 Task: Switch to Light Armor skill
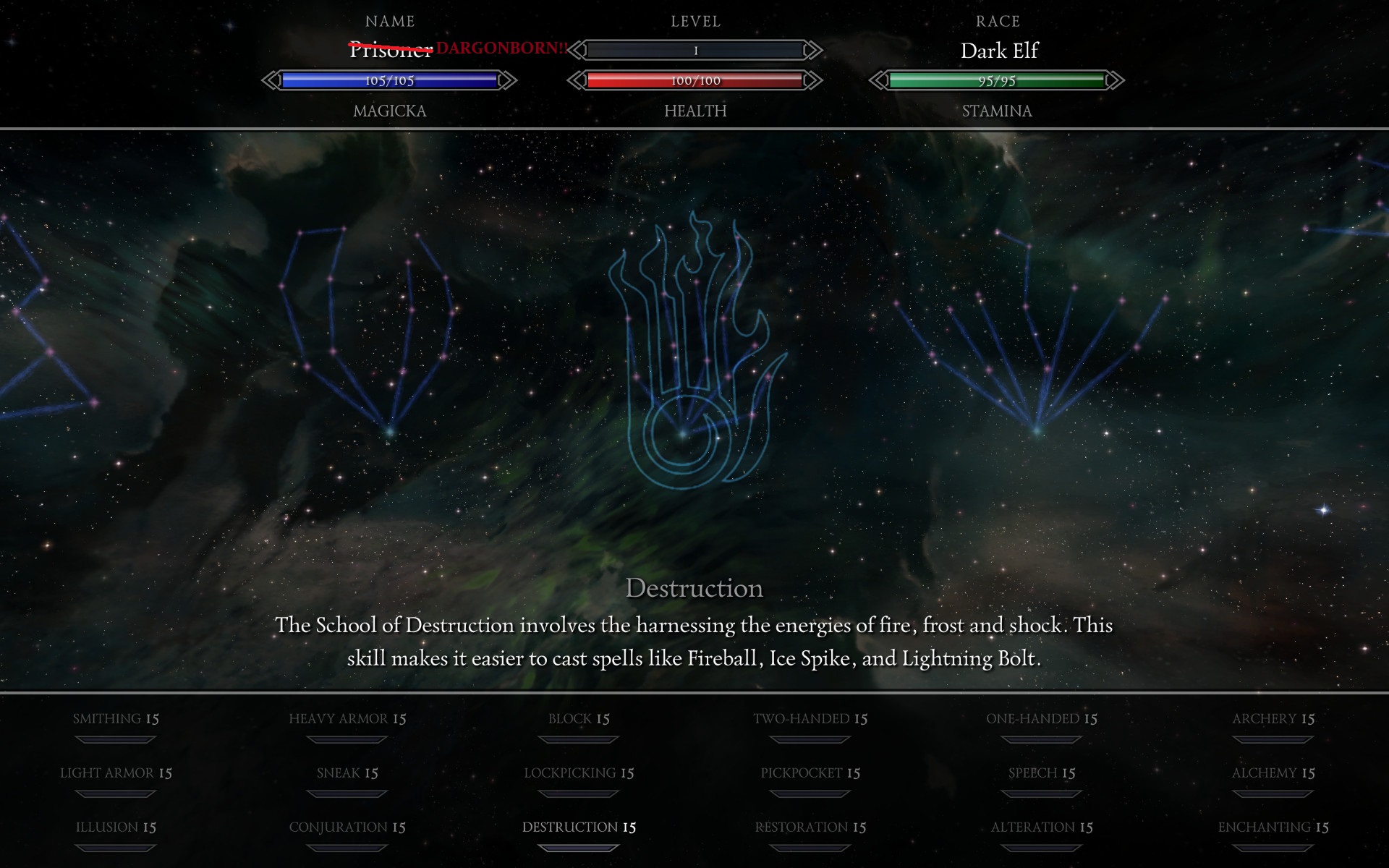coord(116,773)
